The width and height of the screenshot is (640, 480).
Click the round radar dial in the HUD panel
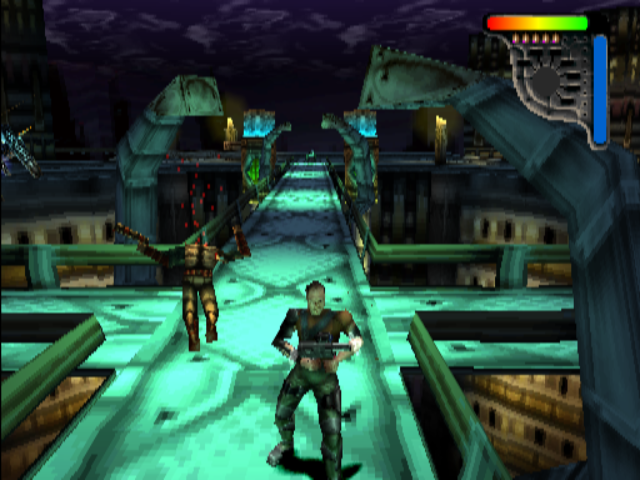544,81
